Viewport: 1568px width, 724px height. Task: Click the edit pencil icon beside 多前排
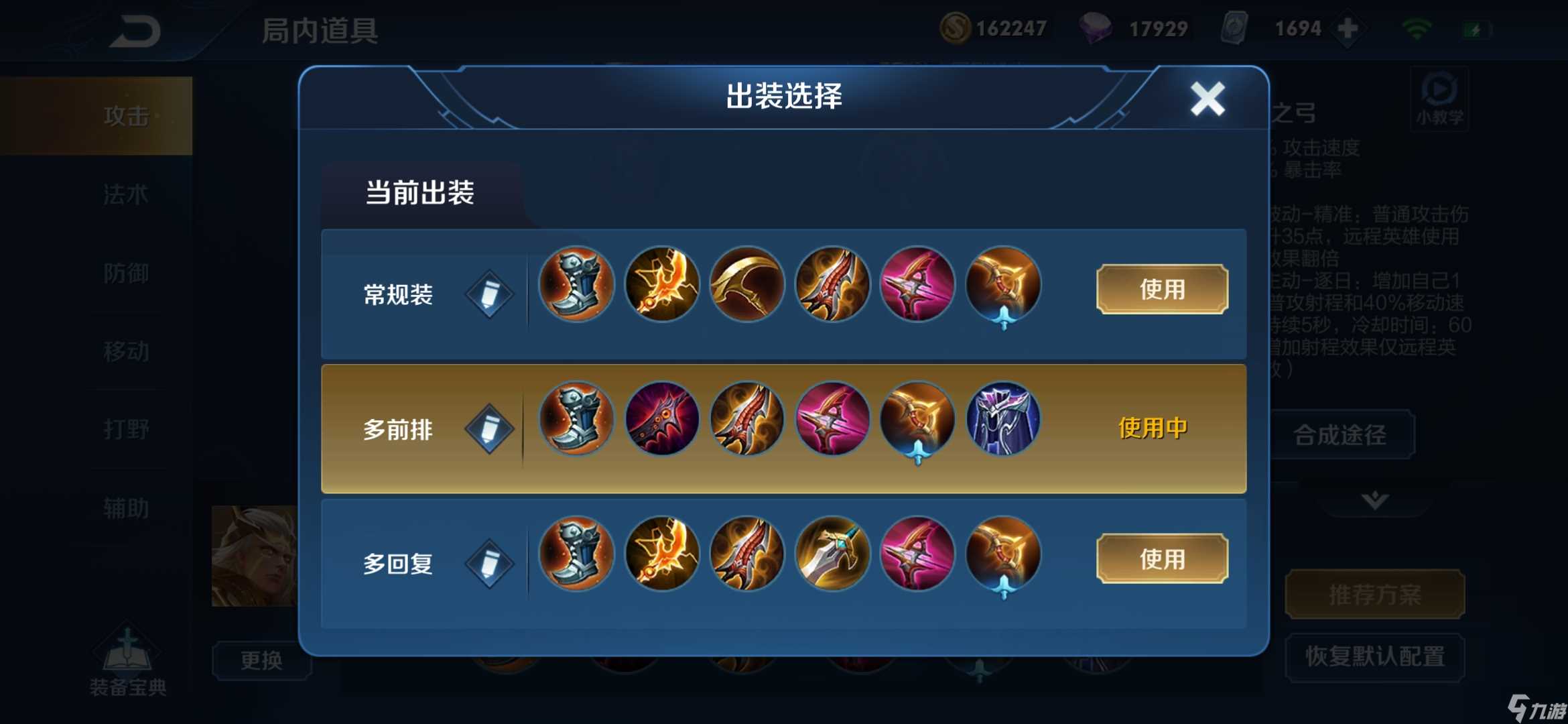(x=488, y=427)
